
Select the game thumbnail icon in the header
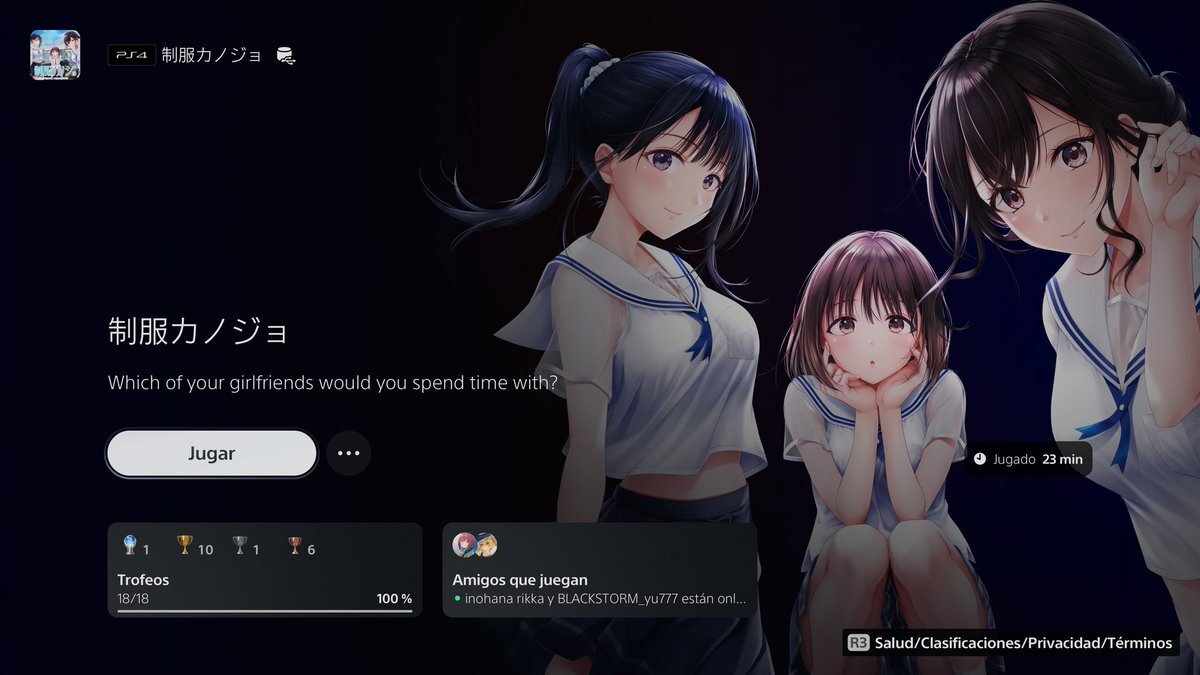click(x=55, y=55)
